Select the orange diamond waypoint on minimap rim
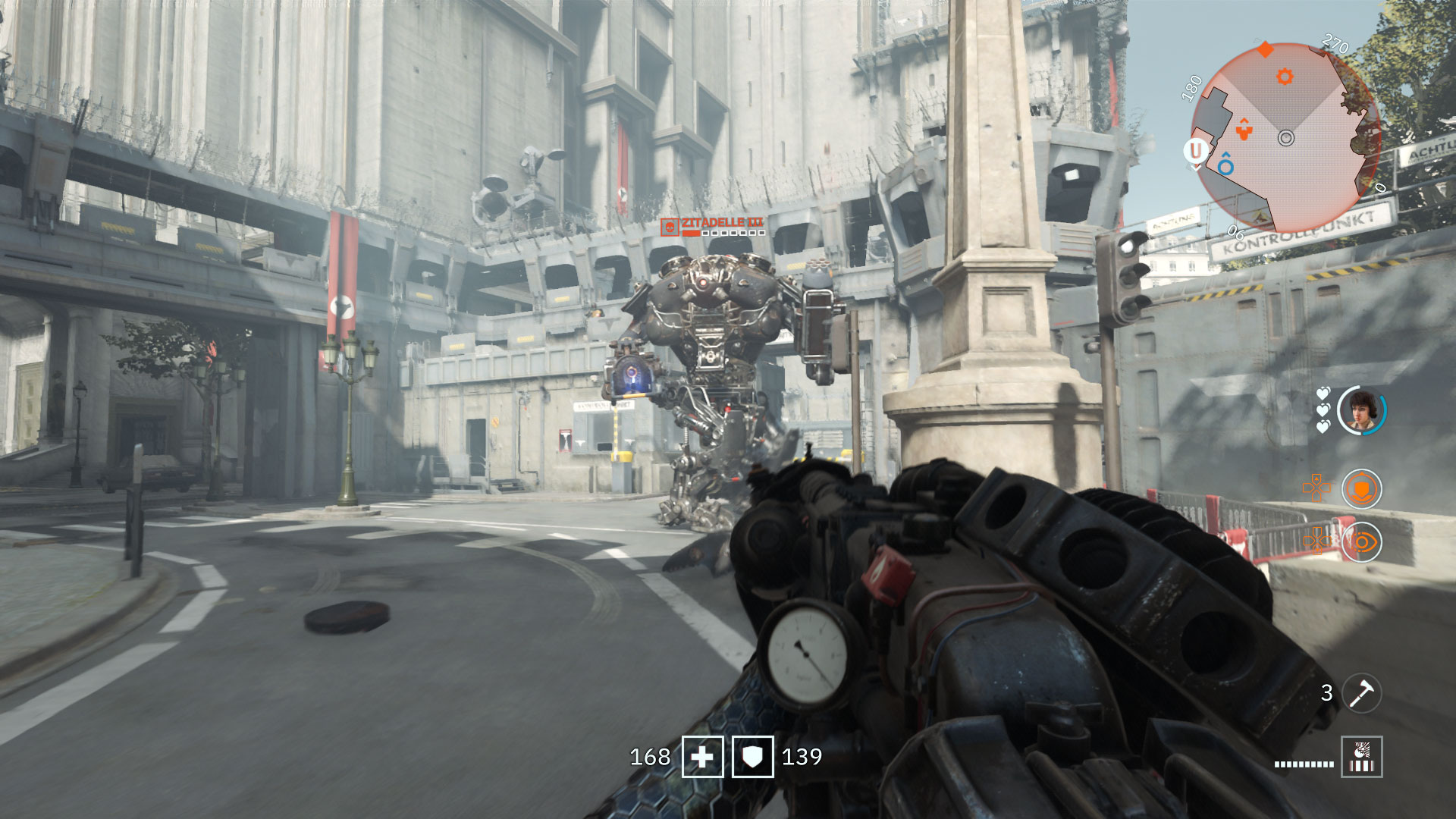Screen dimensions: 1456x819 click(x=1265, y=50)
